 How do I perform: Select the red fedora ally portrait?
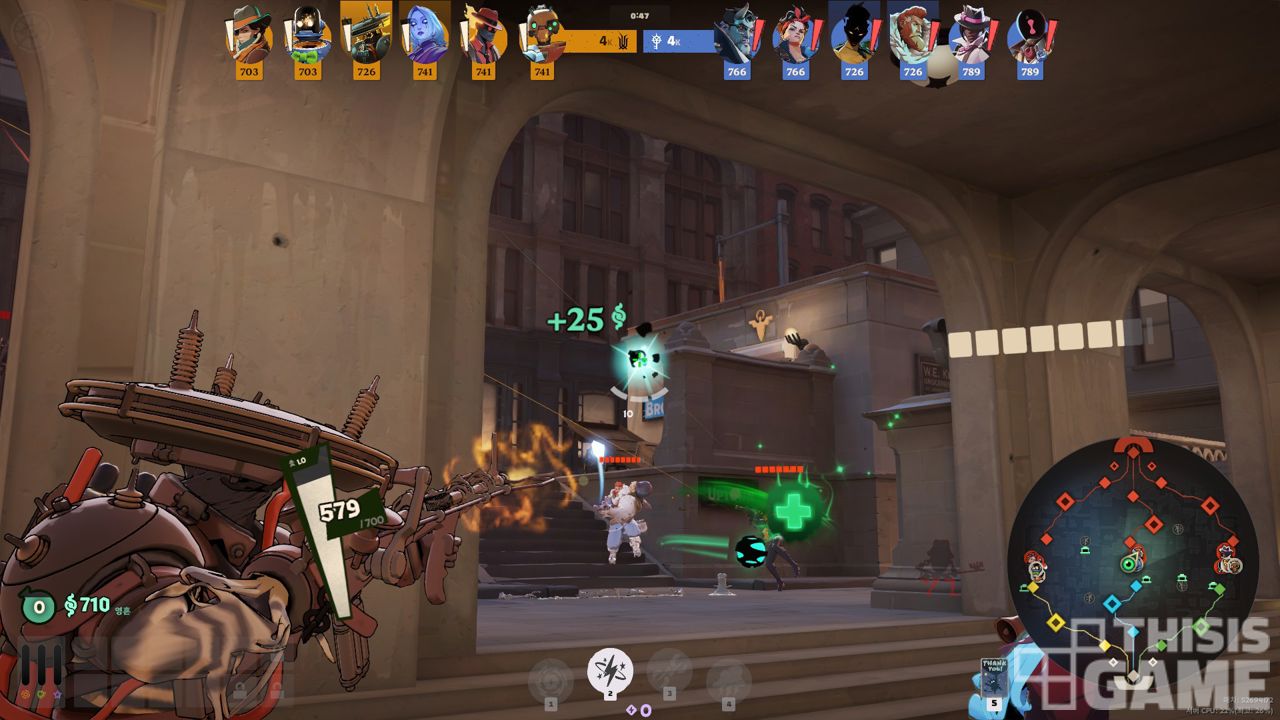483,35
